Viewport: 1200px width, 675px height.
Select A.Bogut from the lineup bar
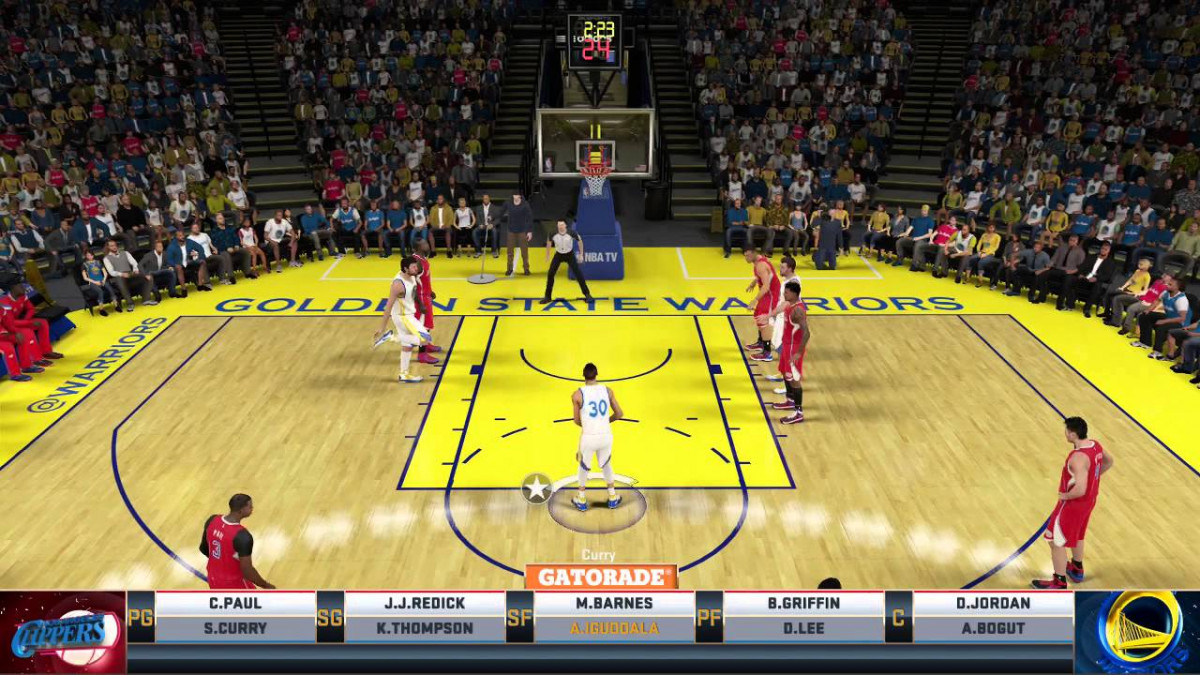coord(992,629)
